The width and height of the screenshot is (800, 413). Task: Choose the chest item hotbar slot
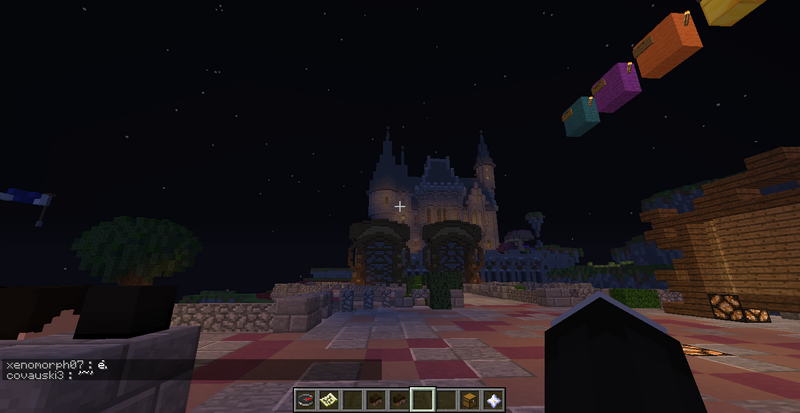pos(468,400)
